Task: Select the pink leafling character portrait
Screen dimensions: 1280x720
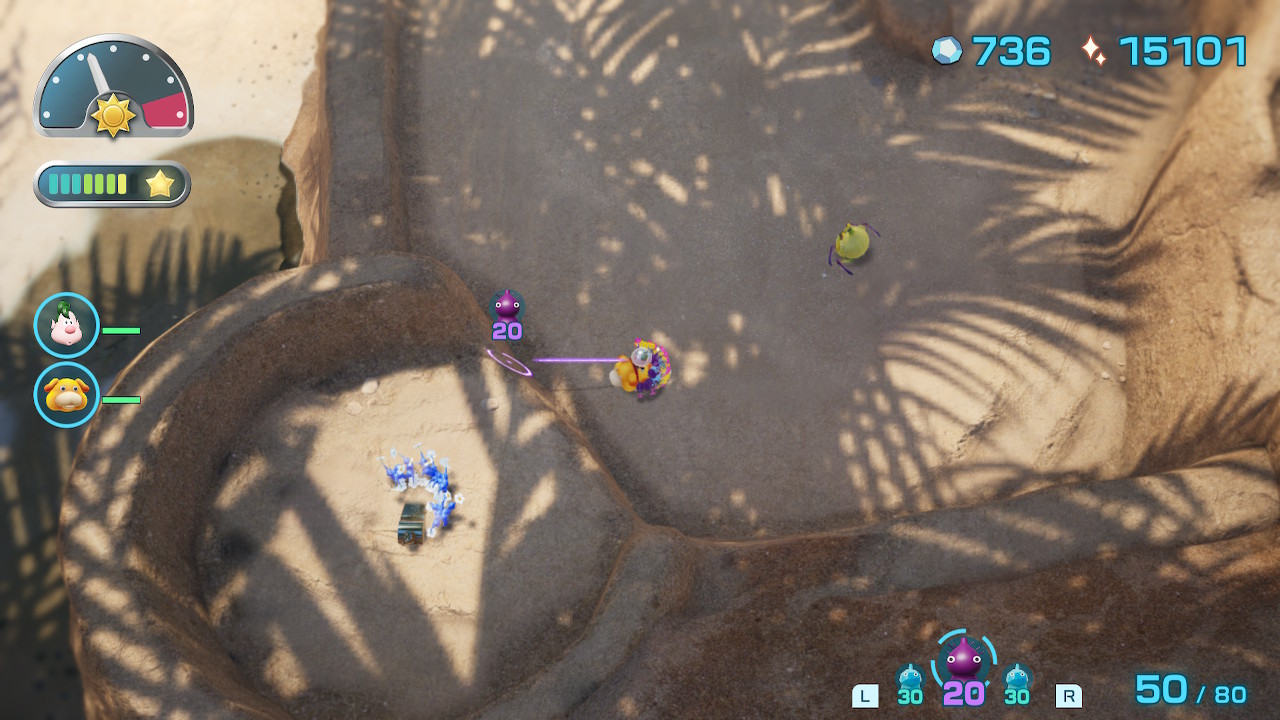Action: (67, 325)
